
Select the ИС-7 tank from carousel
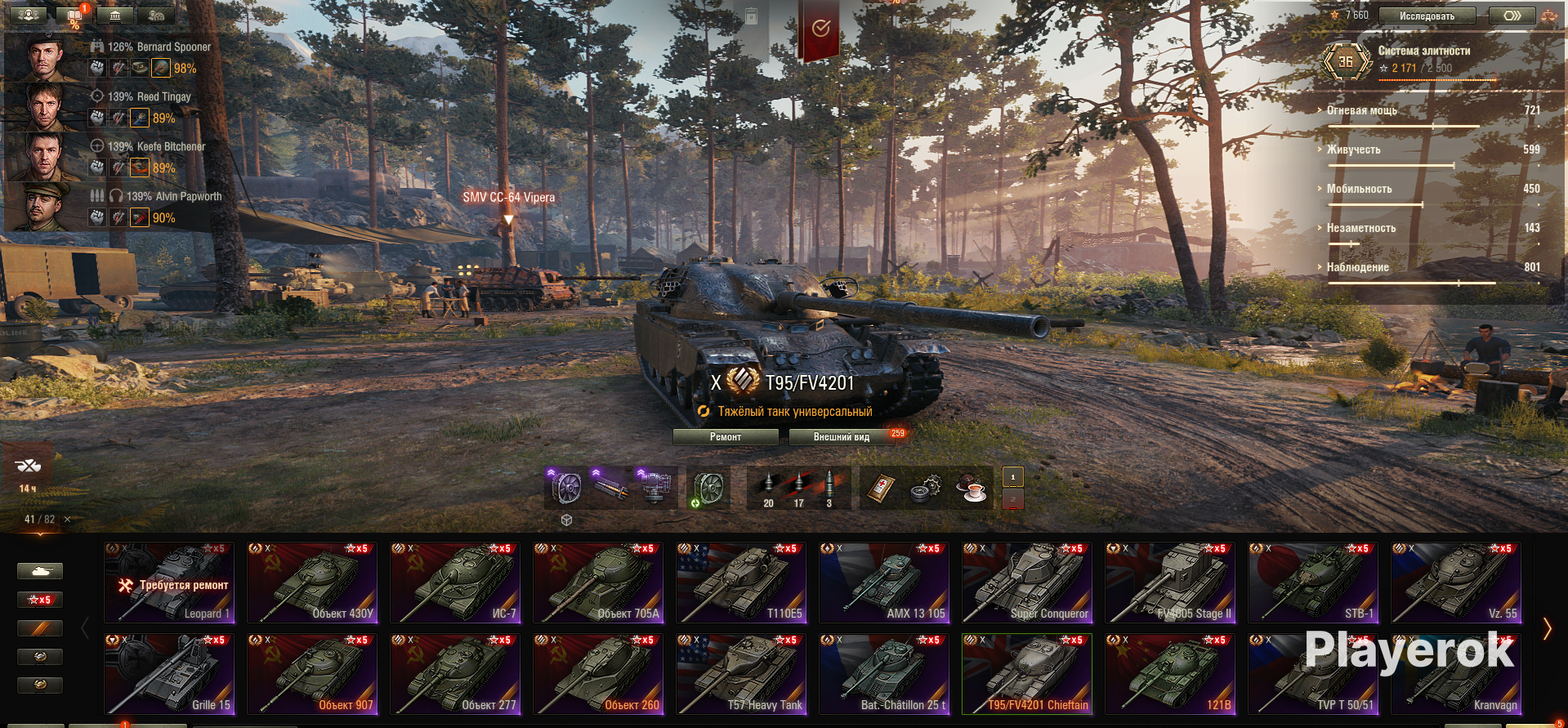coord(455,583)
